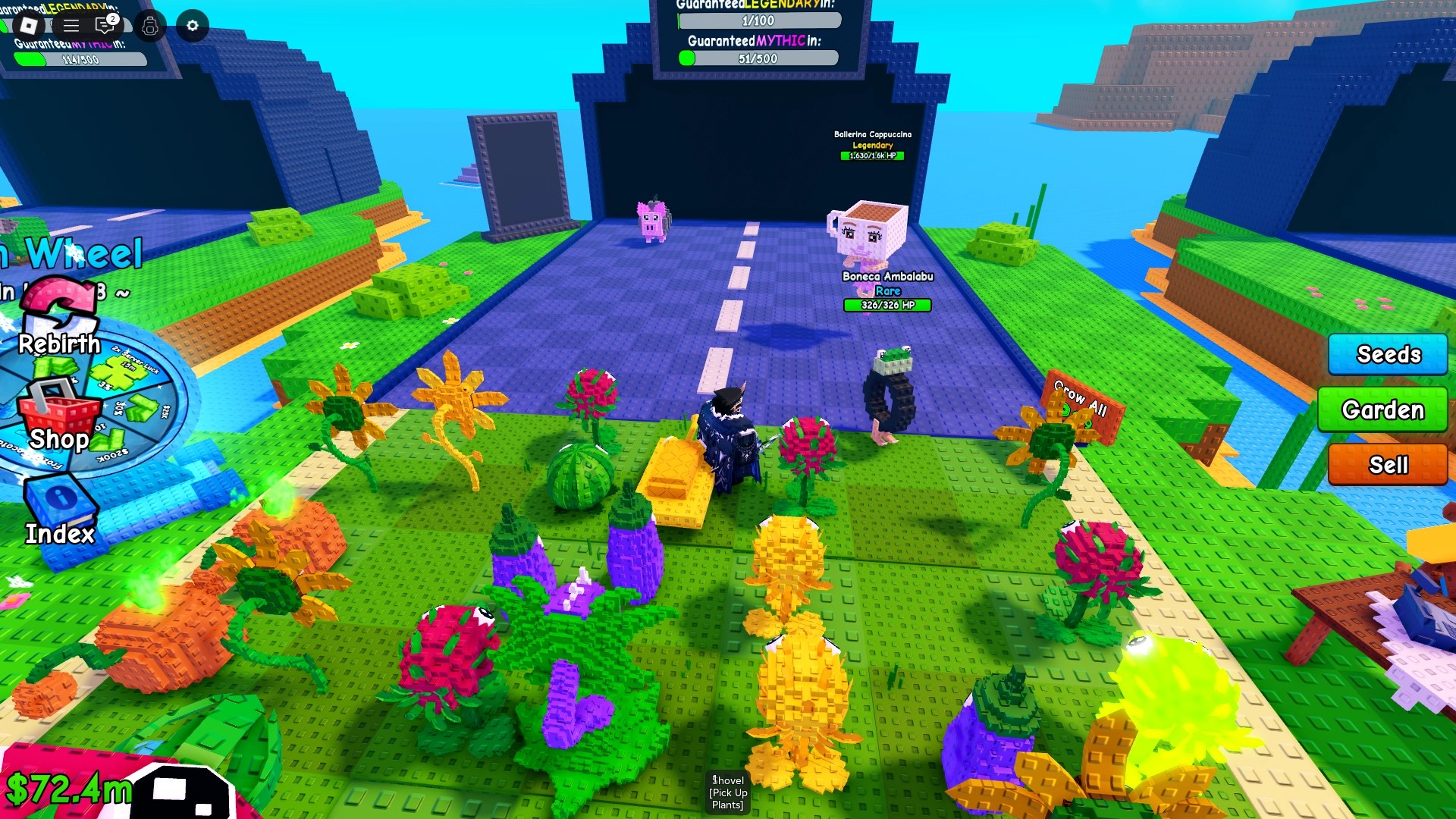
Task: Select the Ballerina Cappuccina enemy nameplate
Action: tap(872, 134)
